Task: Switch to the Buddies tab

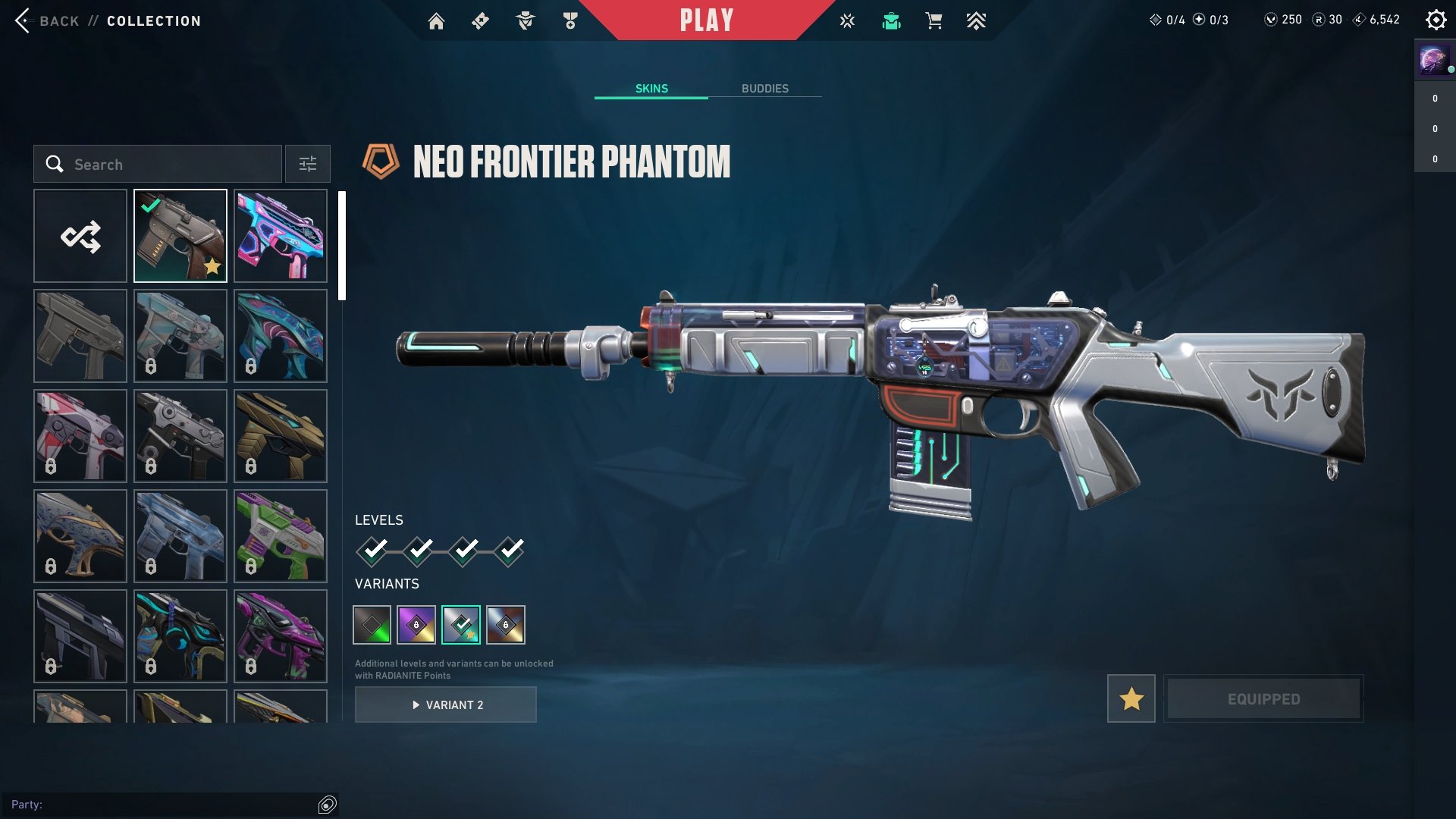Action: click(764, 89)
